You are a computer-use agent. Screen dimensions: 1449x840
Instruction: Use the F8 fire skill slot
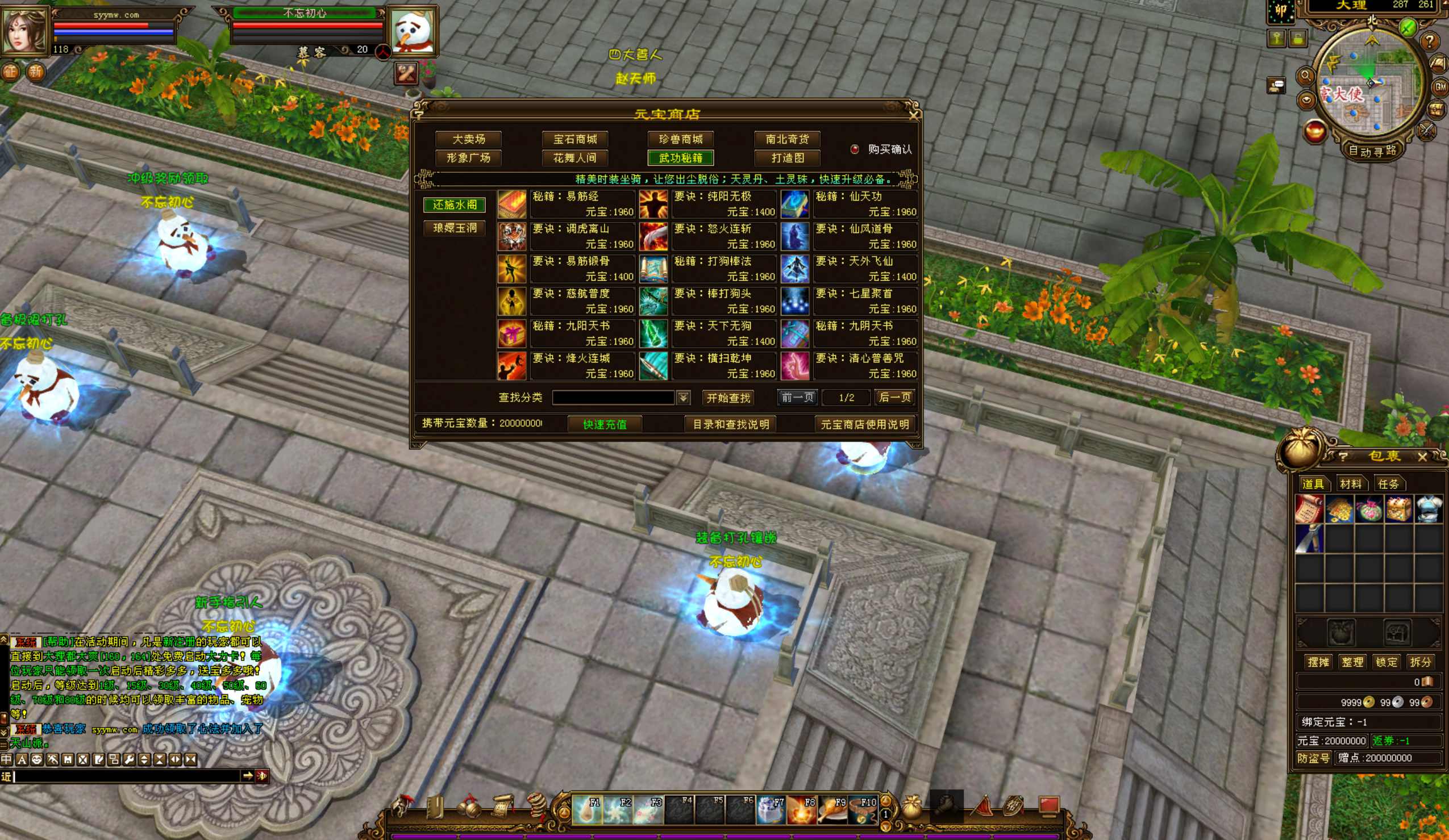pyautogui.click(x=802, y=809)
